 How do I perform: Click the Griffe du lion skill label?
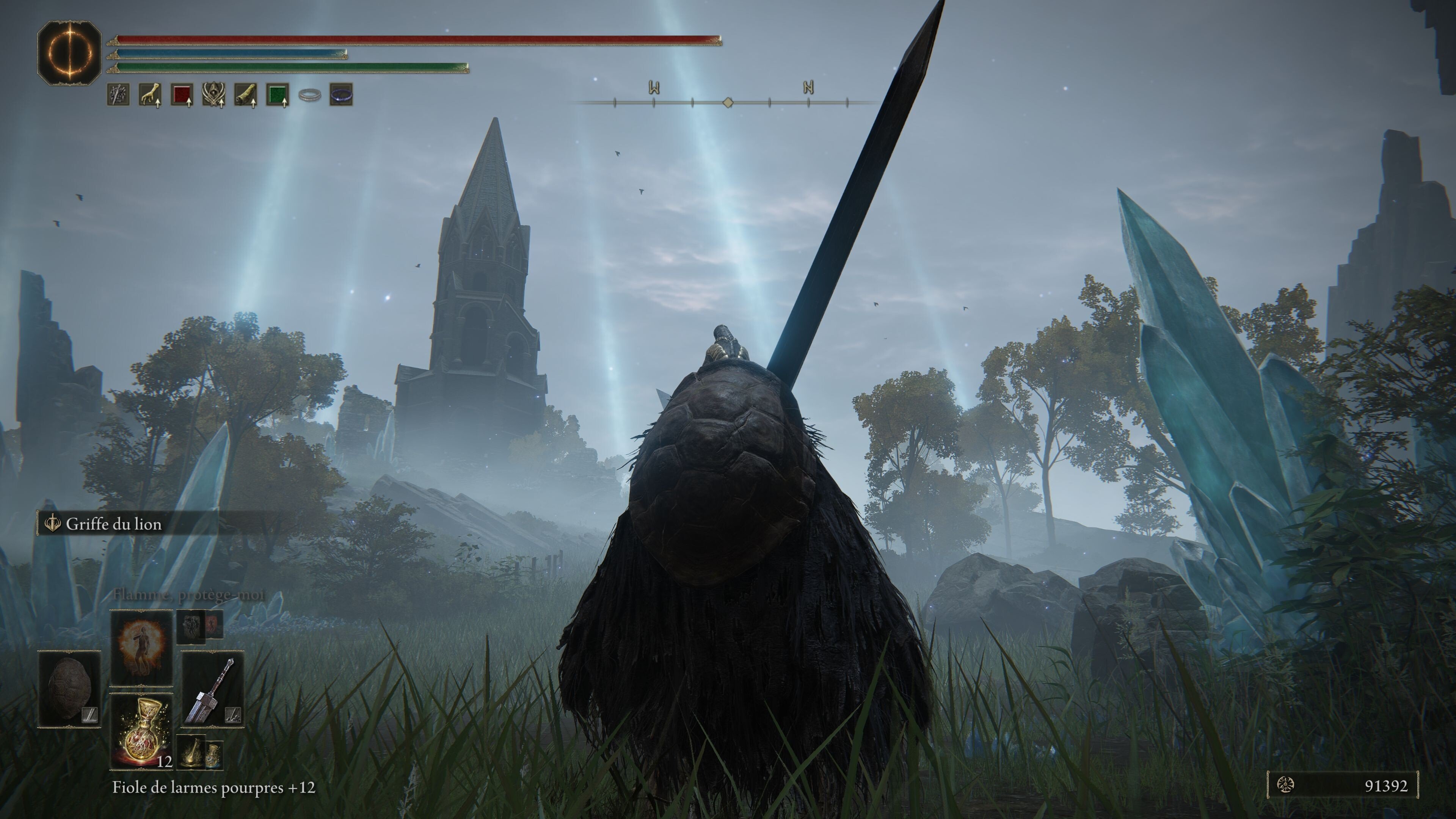pyautogui.click(x=114, y=524)
